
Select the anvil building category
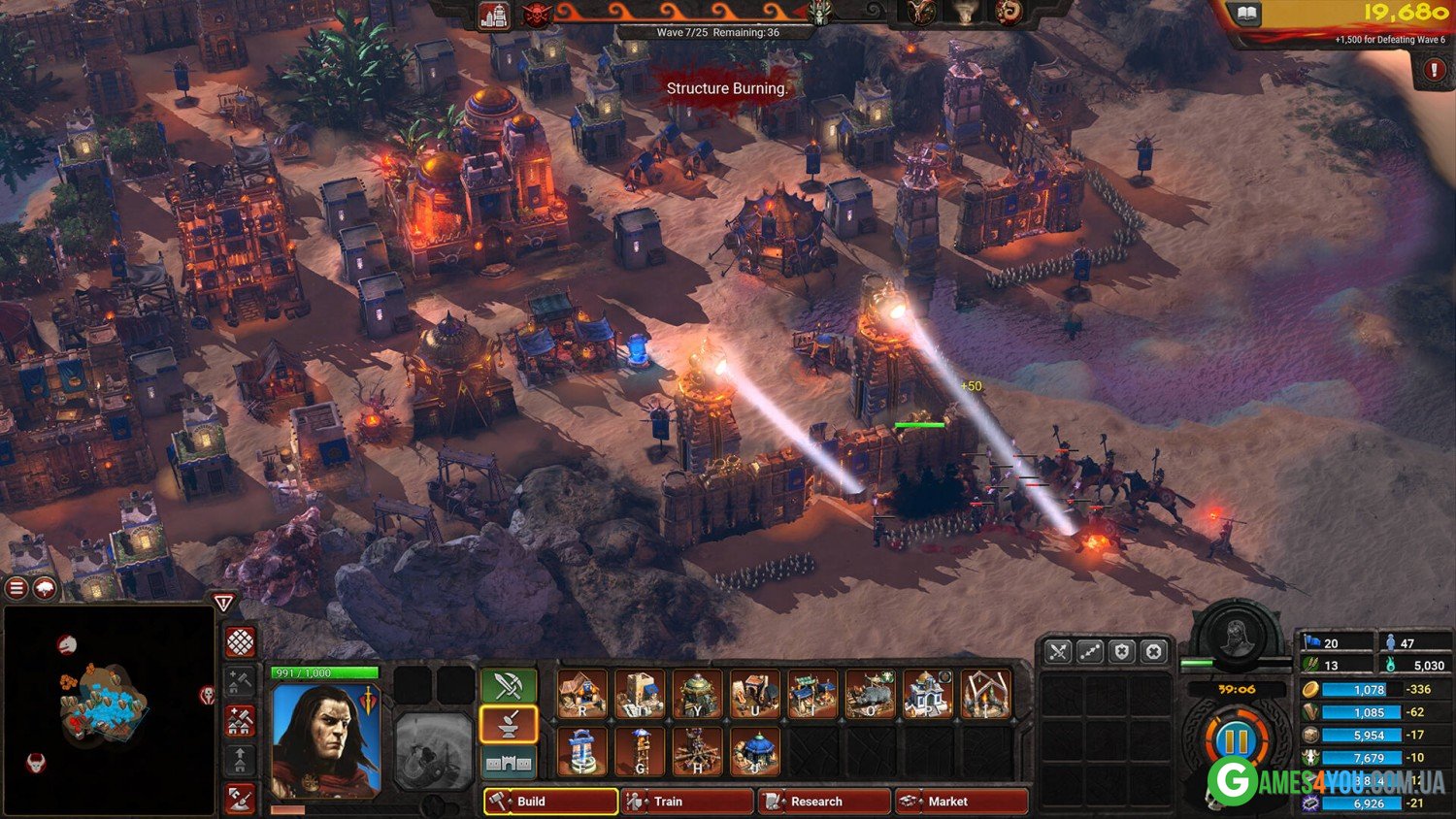click(x=509, y=724)
